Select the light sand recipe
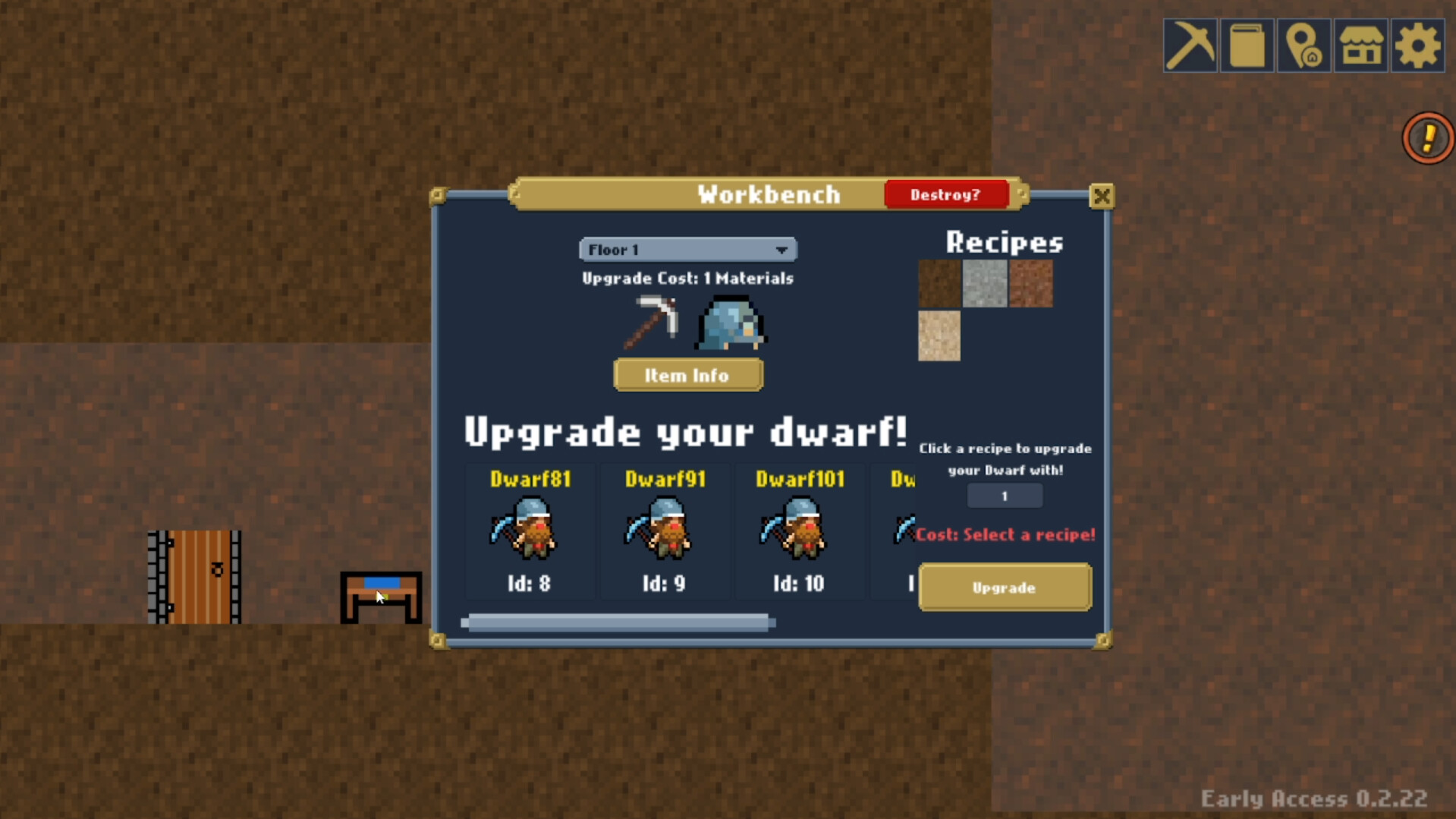Screen dimensions: 1456x819 pos(939,337)
